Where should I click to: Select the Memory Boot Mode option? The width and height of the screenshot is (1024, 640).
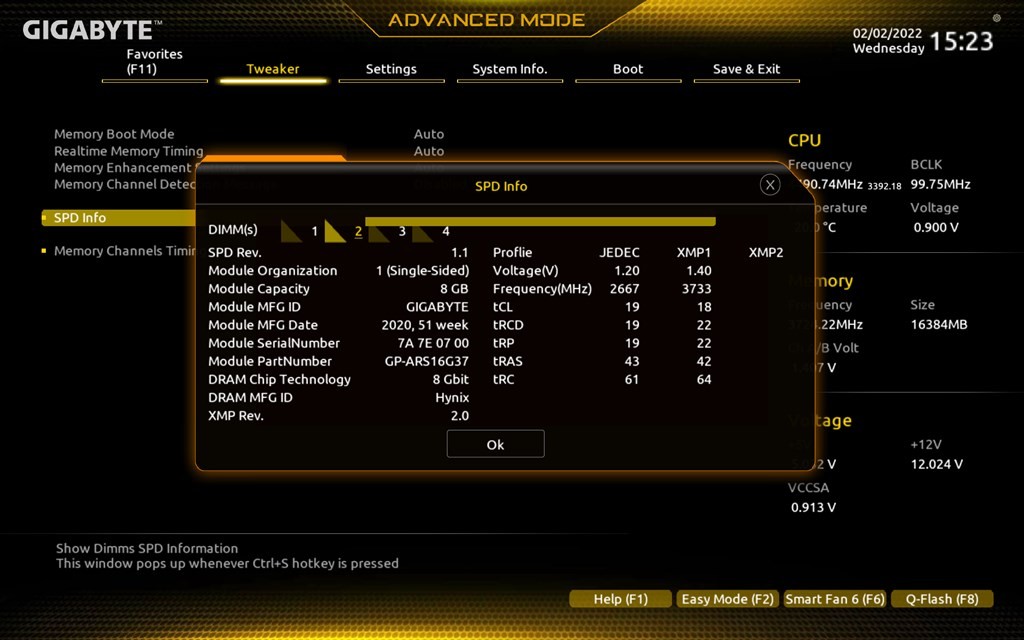(114, 134)
